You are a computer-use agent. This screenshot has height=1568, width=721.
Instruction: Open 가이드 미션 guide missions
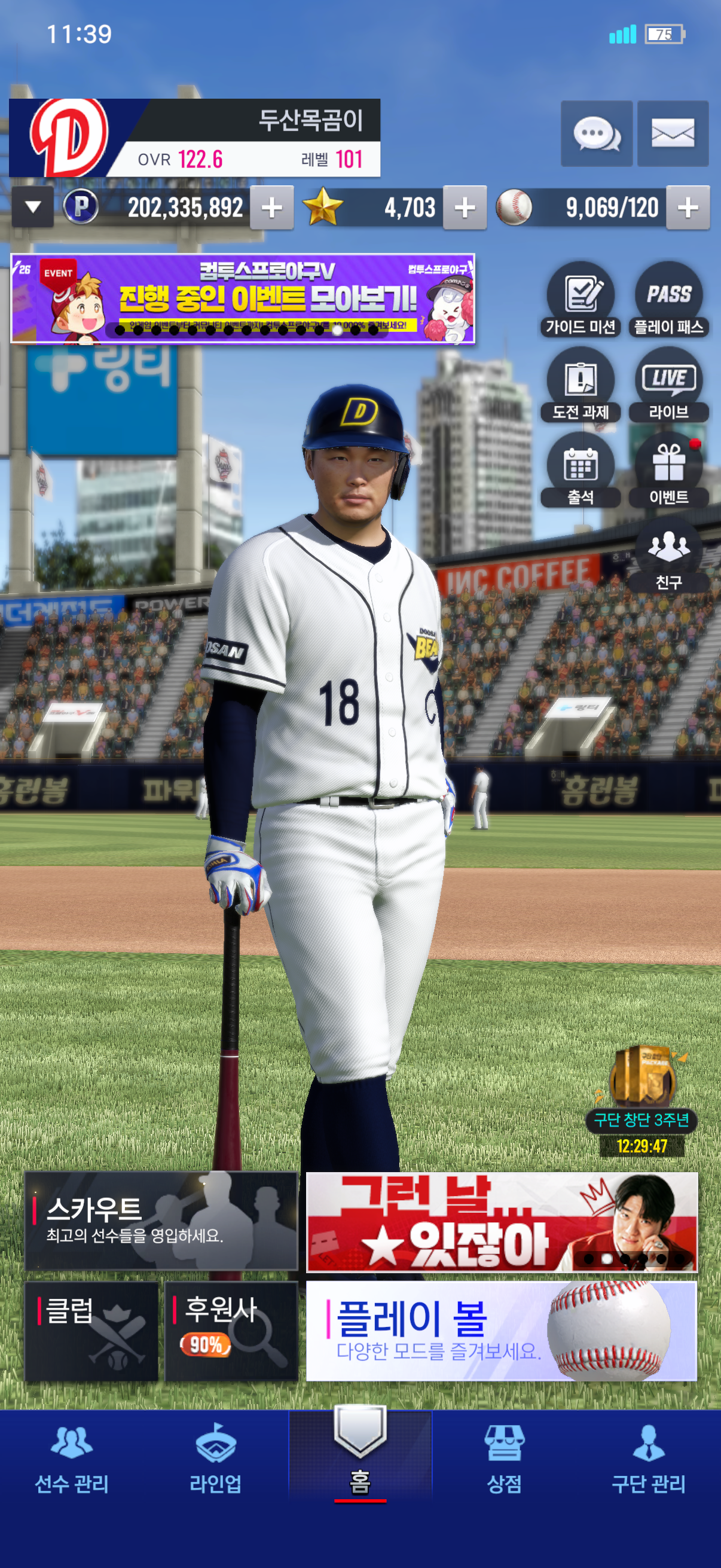coord(581,300)
